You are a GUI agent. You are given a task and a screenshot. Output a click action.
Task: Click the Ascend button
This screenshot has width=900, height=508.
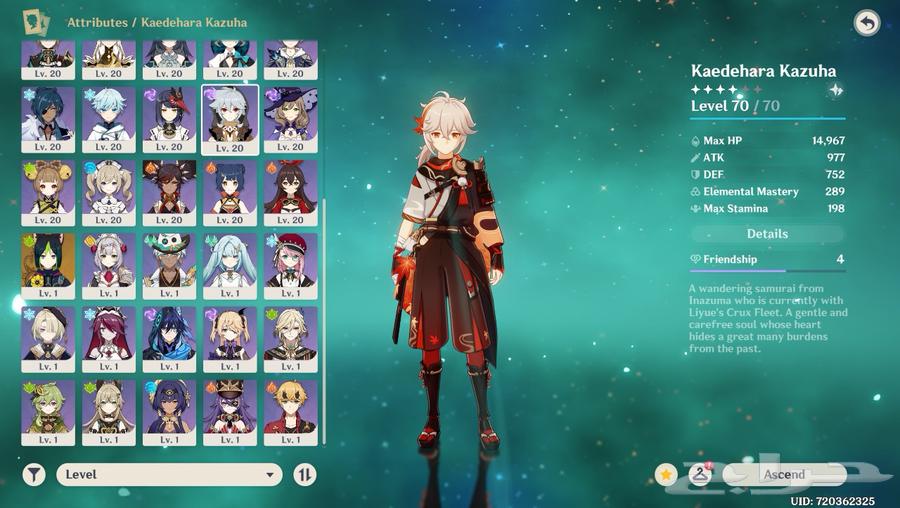[x=785, y=474]
